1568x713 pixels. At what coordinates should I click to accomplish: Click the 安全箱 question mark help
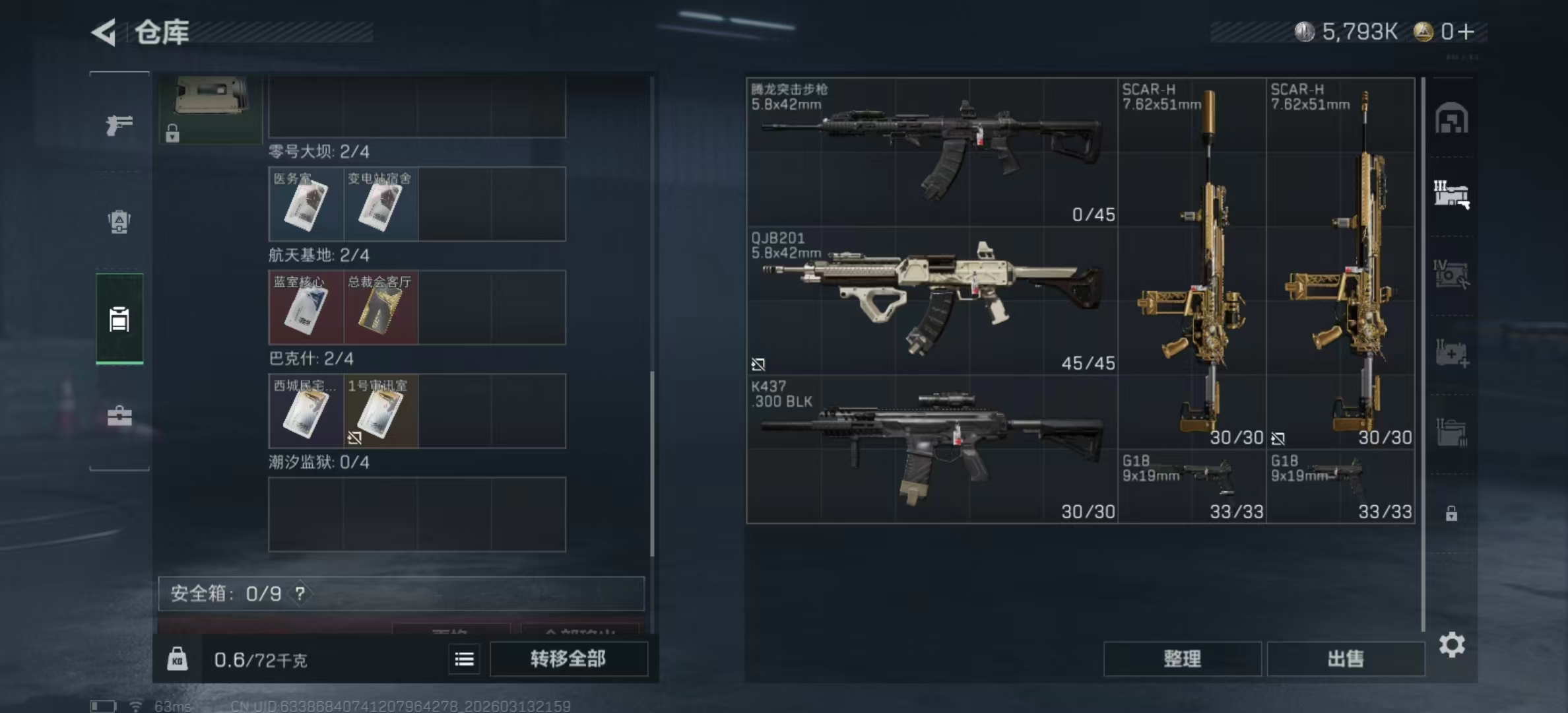point(302,594)
